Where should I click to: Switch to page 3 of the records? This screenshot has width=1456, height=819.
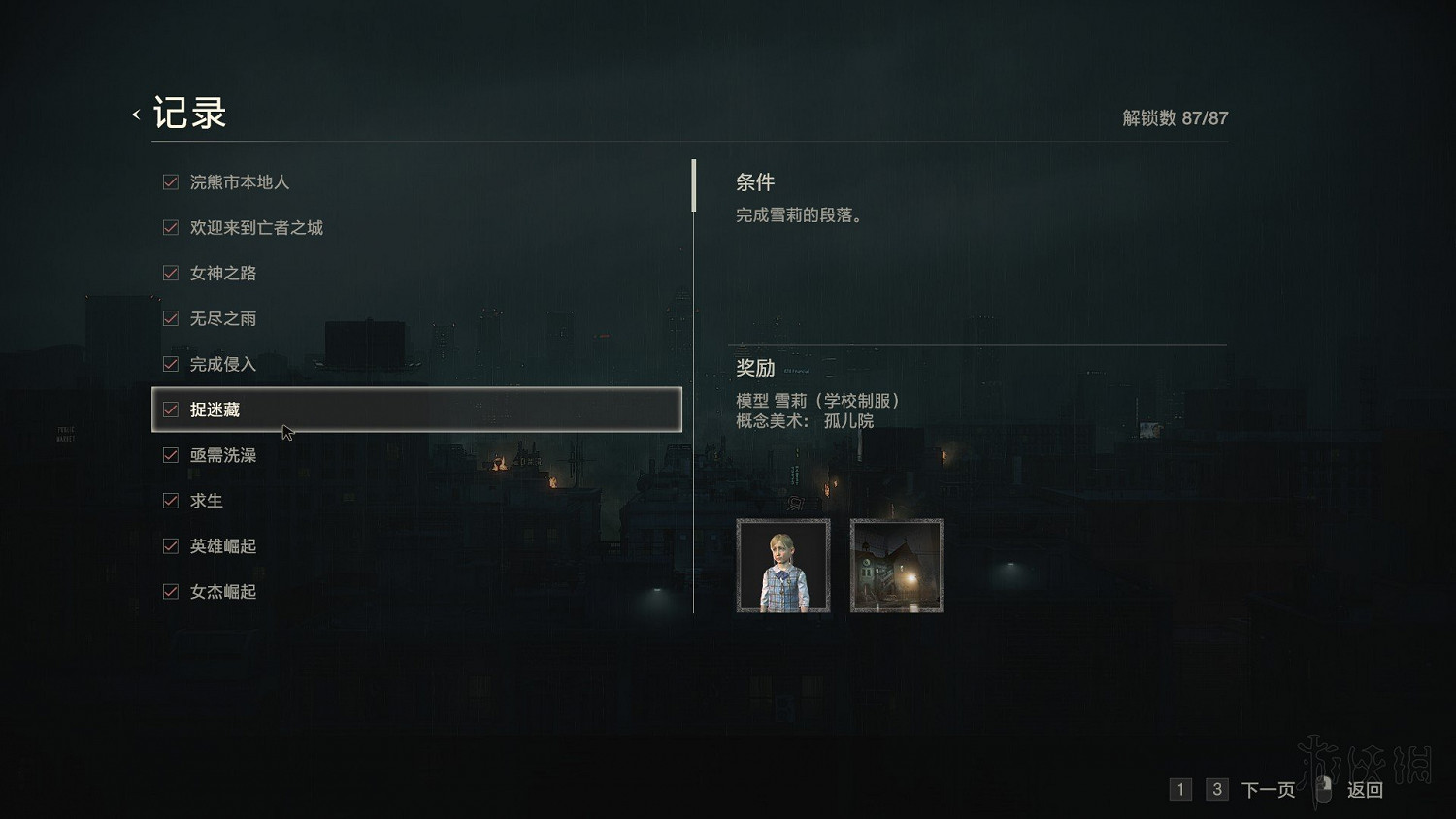click(1216, 789)
